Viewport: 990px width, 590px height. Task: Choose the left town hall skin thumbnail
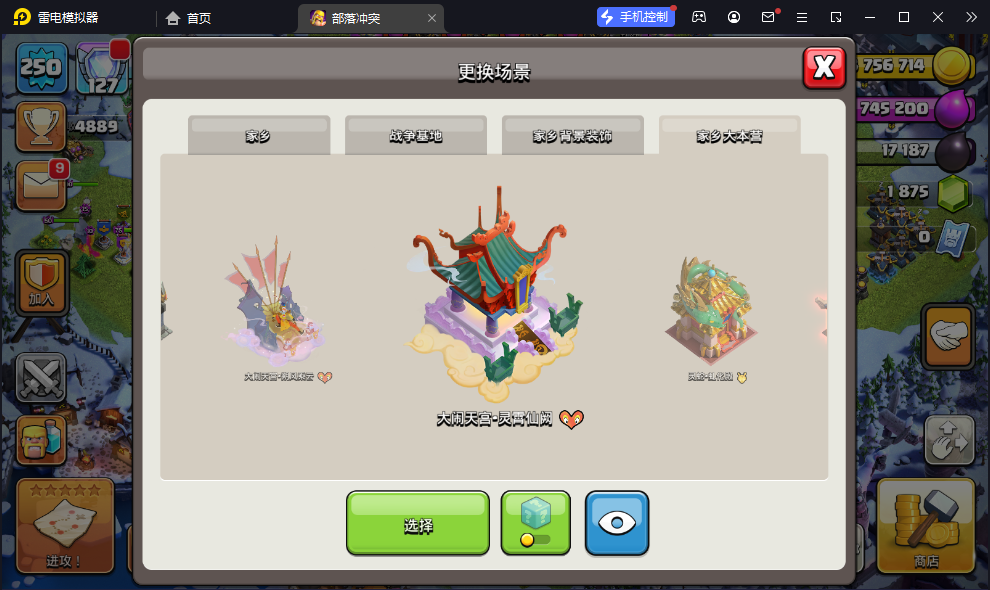pos(274,305)
